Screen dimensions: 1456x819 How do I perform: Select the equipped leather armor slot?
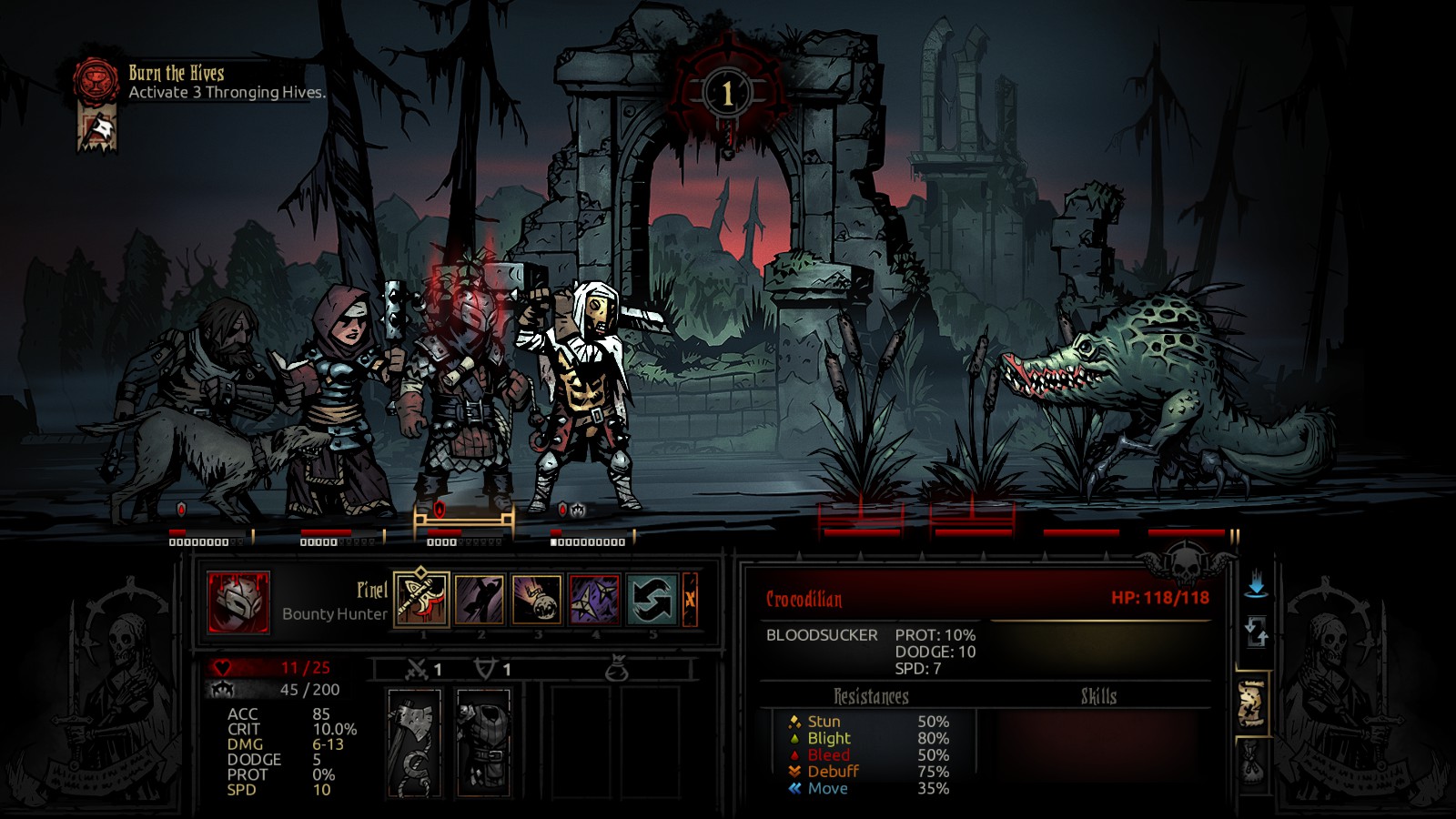point(483,742)
